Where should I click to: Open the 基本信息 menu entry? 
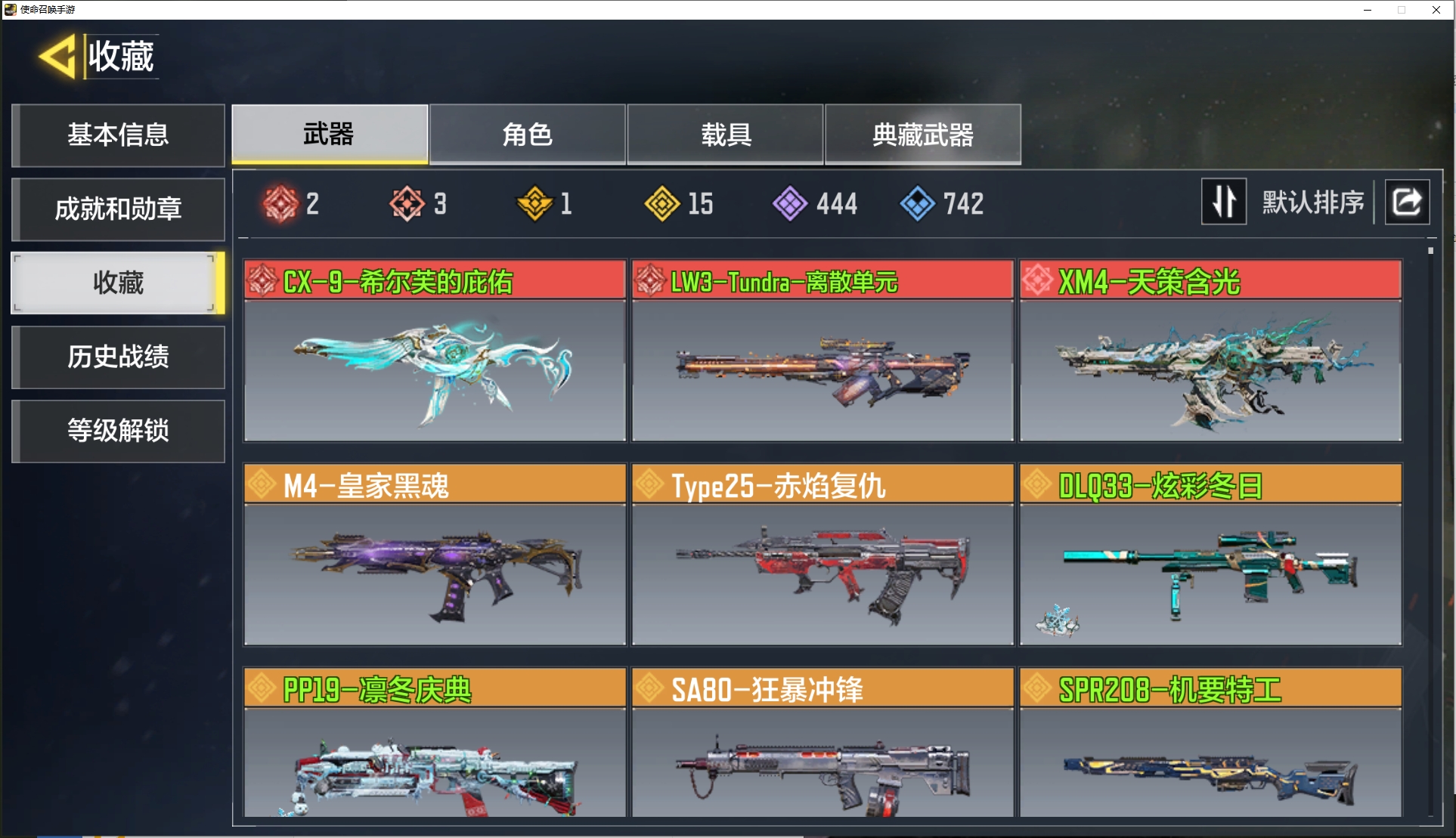pyautogui.click(x=118, y=135)
